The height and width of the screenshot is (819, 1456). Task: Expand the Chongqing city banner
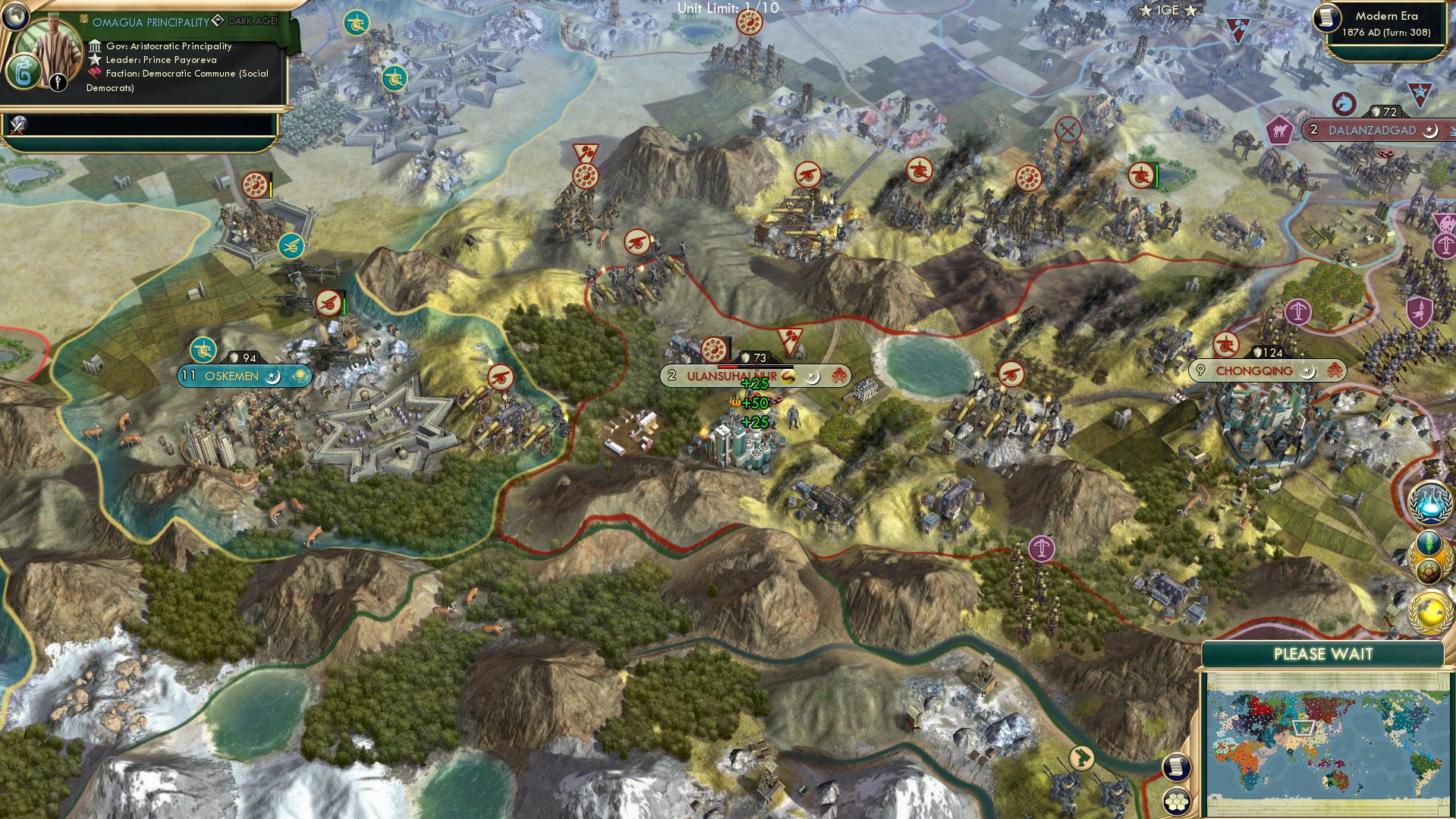point(1254,371)
